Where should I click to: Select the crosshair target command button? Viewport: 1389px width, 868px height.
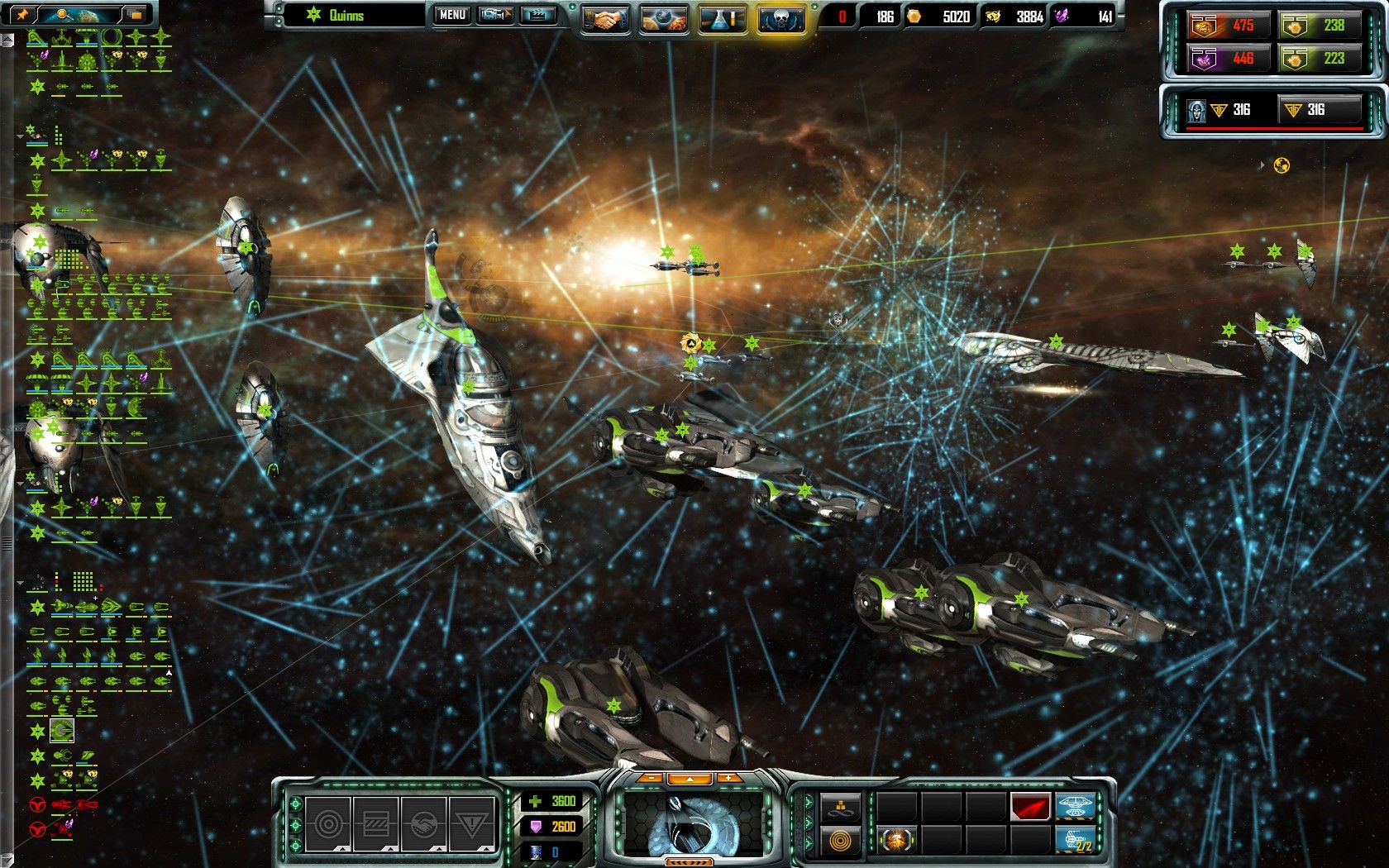click(328, 823)
